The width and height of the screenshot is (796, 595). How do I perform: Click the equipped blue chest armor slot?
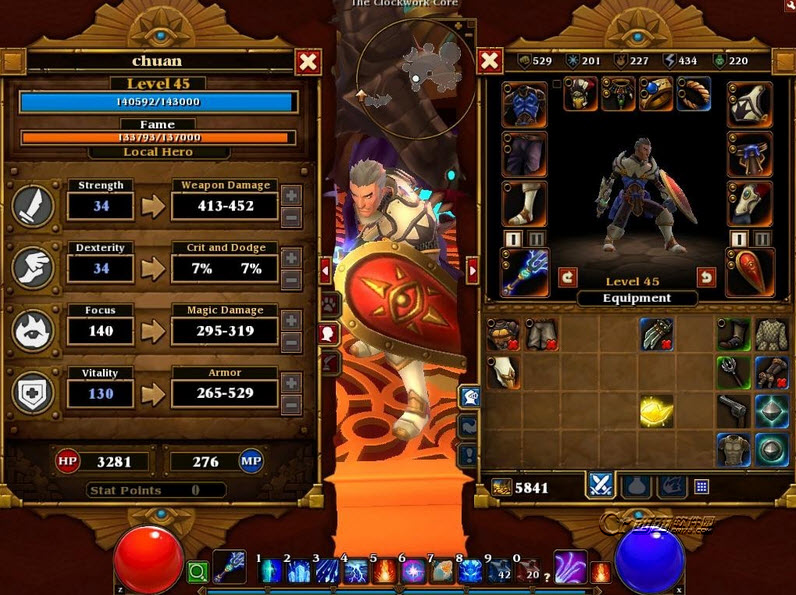(525, 103)
